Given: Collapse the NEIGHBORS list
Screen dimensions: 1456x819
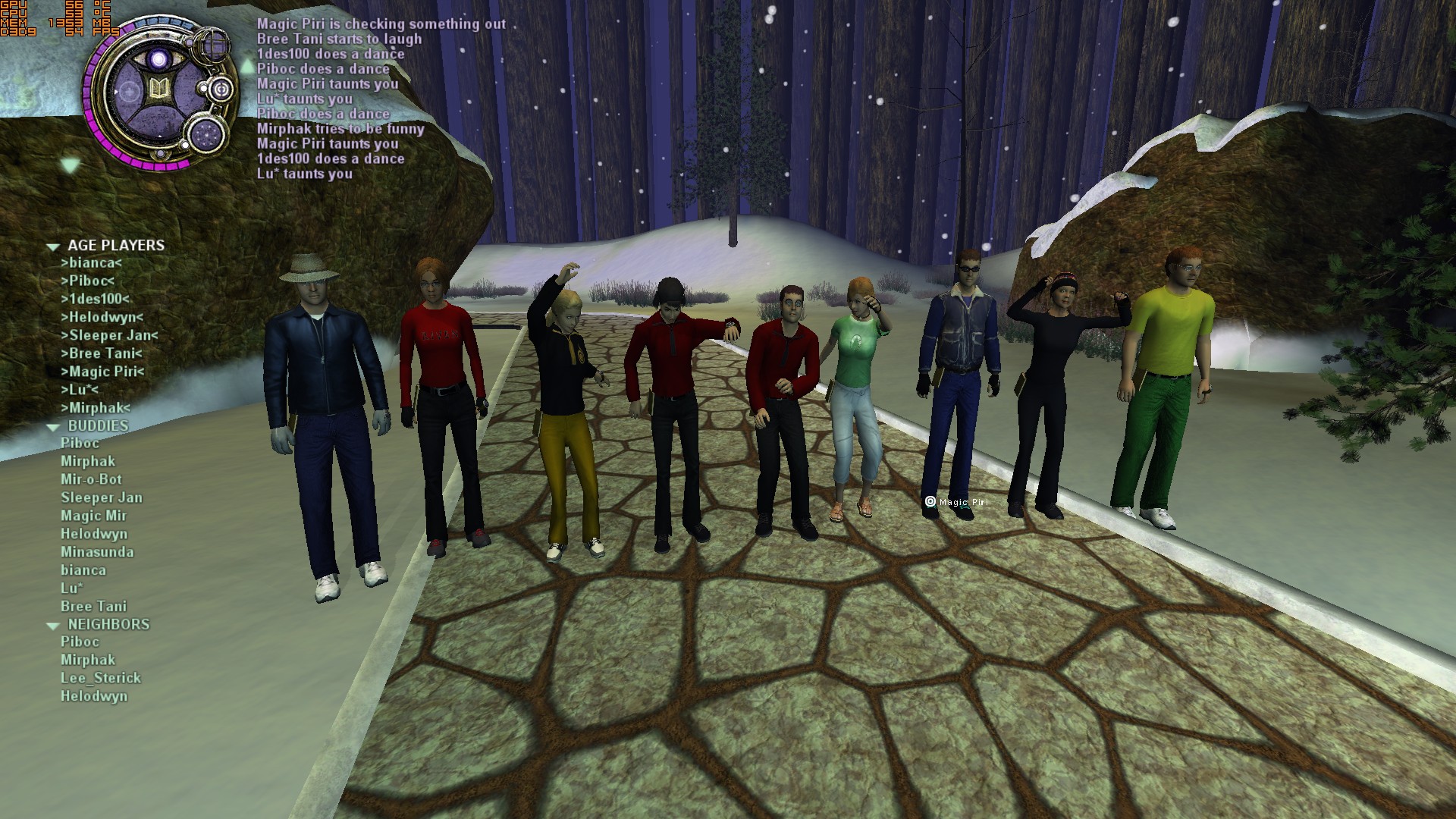Looking at the screenshot, I should 53,626.
